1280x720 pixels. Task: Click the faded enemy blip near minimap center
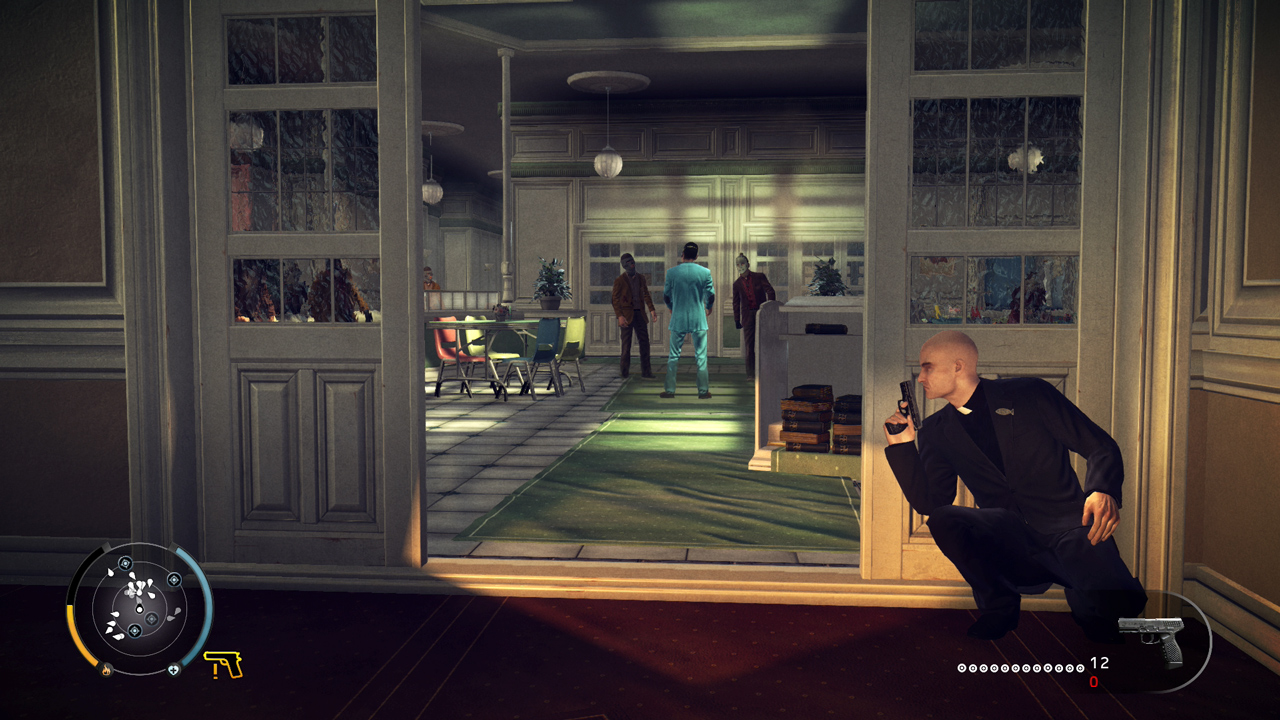pyautogui.click(x=150, y=620)
